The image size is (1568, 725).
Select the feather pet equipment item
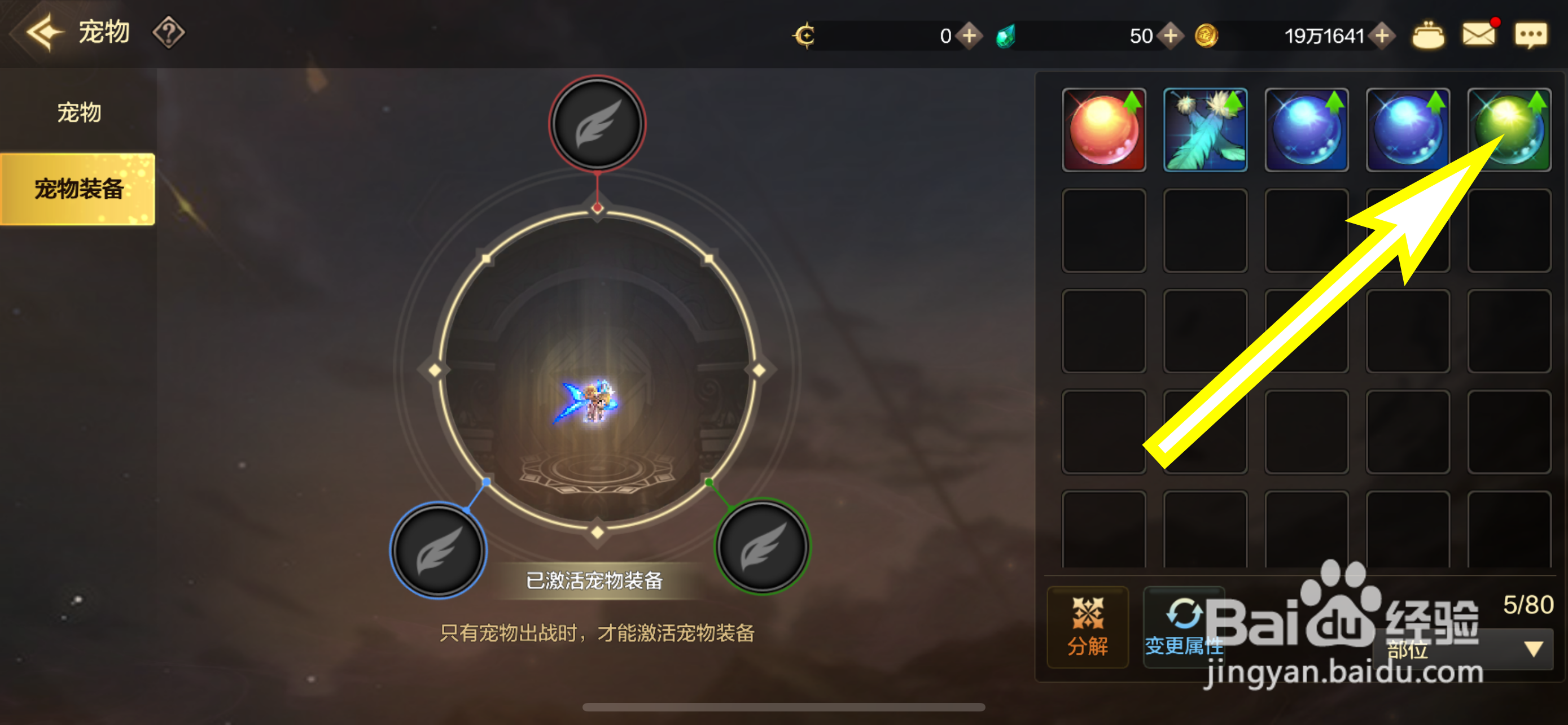click(x=1205, y=130)
